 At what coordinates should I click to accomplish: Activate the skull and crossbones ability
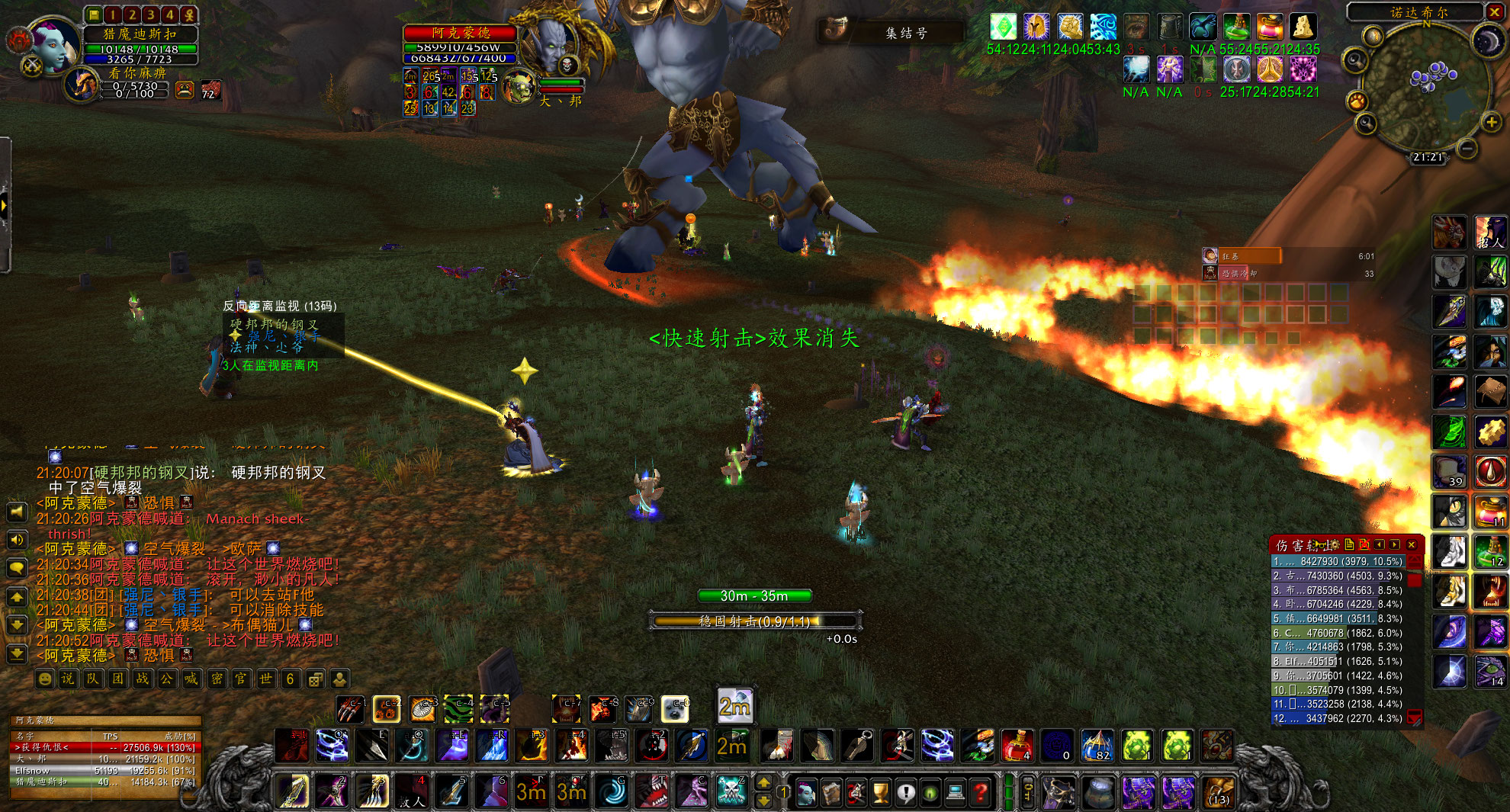tap(731, 791)
